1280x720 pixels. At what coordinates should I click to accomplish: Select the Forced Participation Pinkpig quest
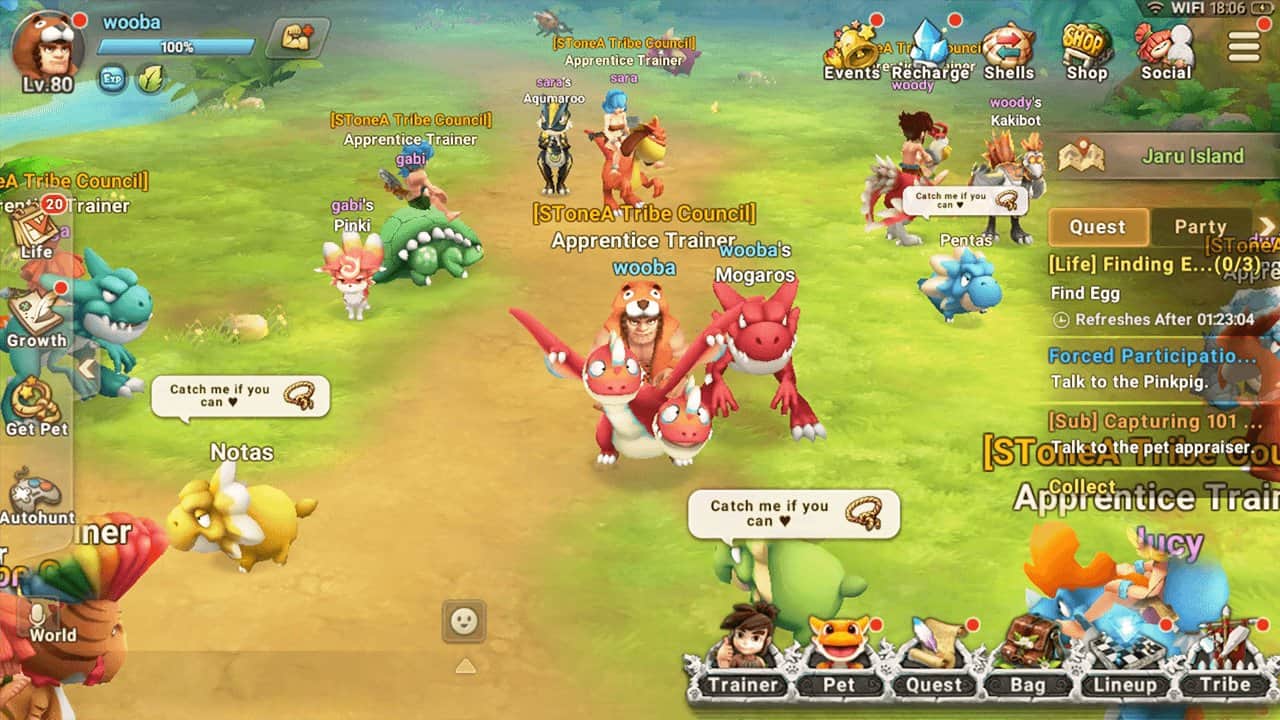tap(1152, 368)
